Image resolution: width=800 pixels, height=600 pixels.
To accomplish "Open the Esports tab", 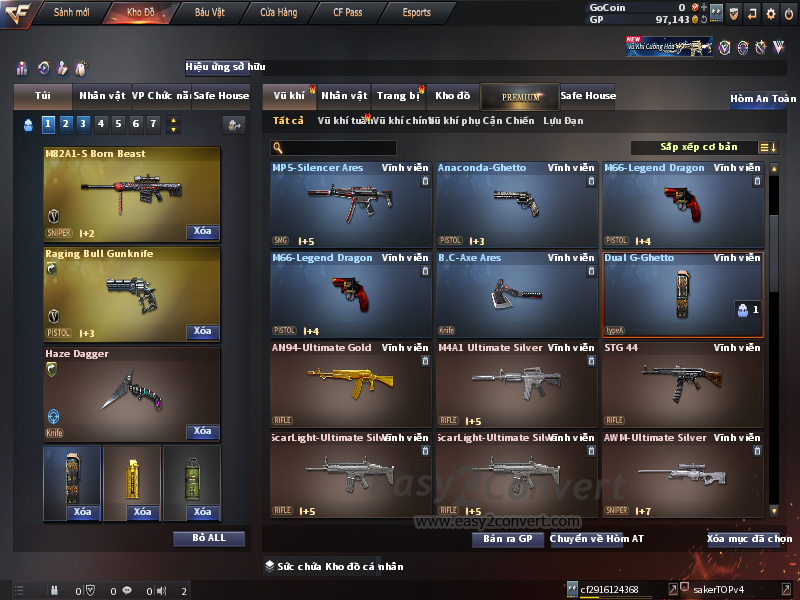I will 416,13.
